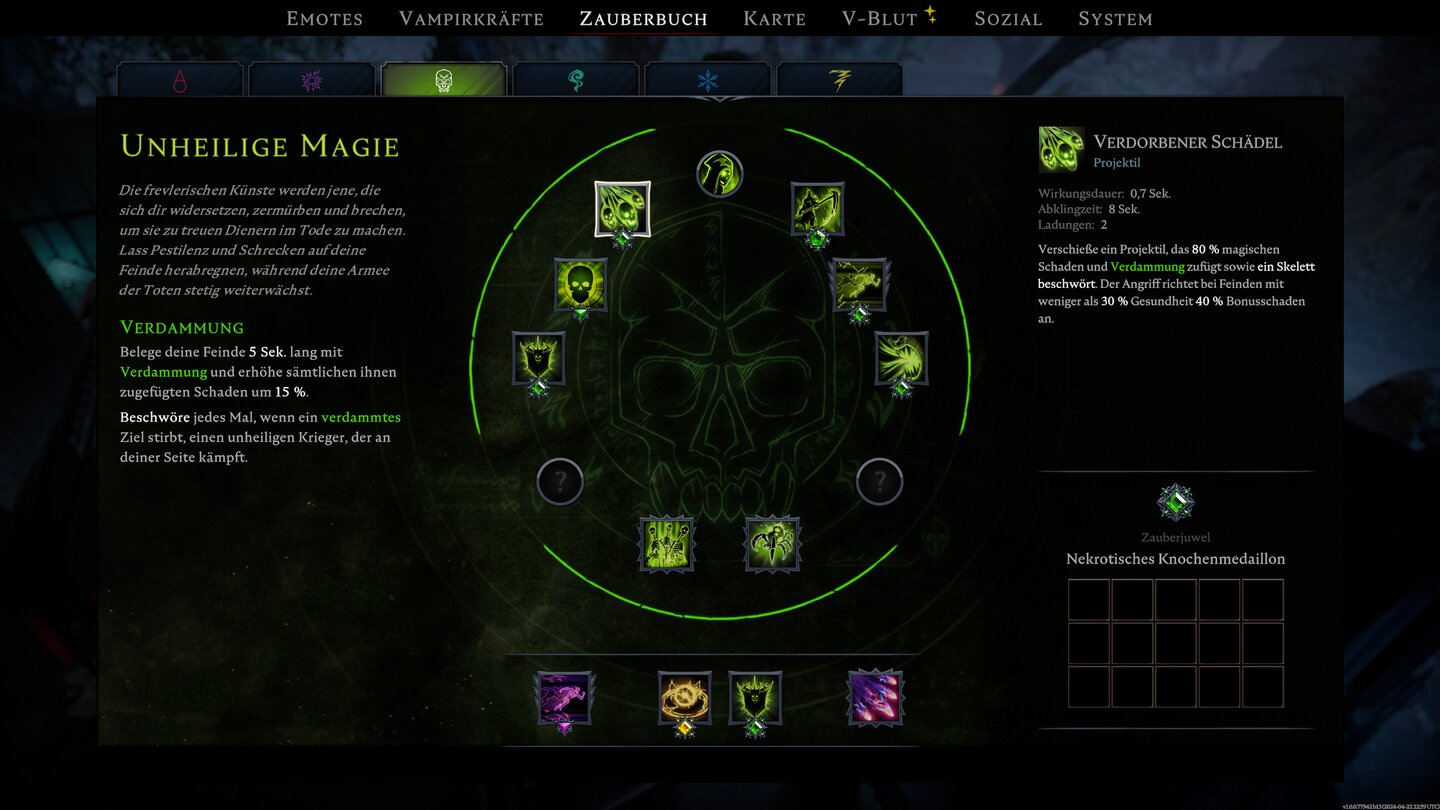Open the purple Chaos magic school tab
Screen dimensions: 1440x810
pos(313,80)
